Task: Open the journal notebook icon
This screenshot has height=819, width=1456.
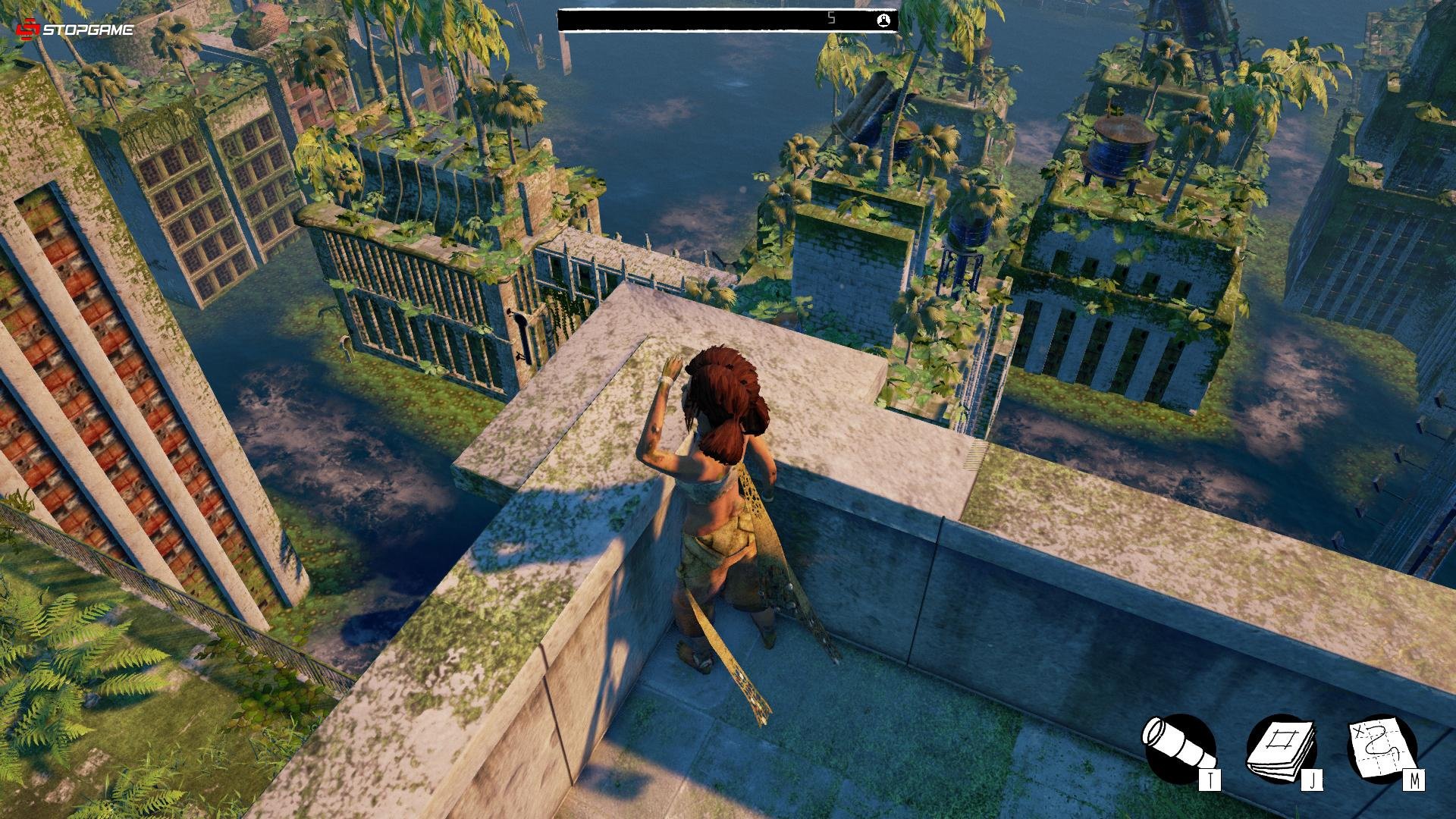Action: 1282,748
